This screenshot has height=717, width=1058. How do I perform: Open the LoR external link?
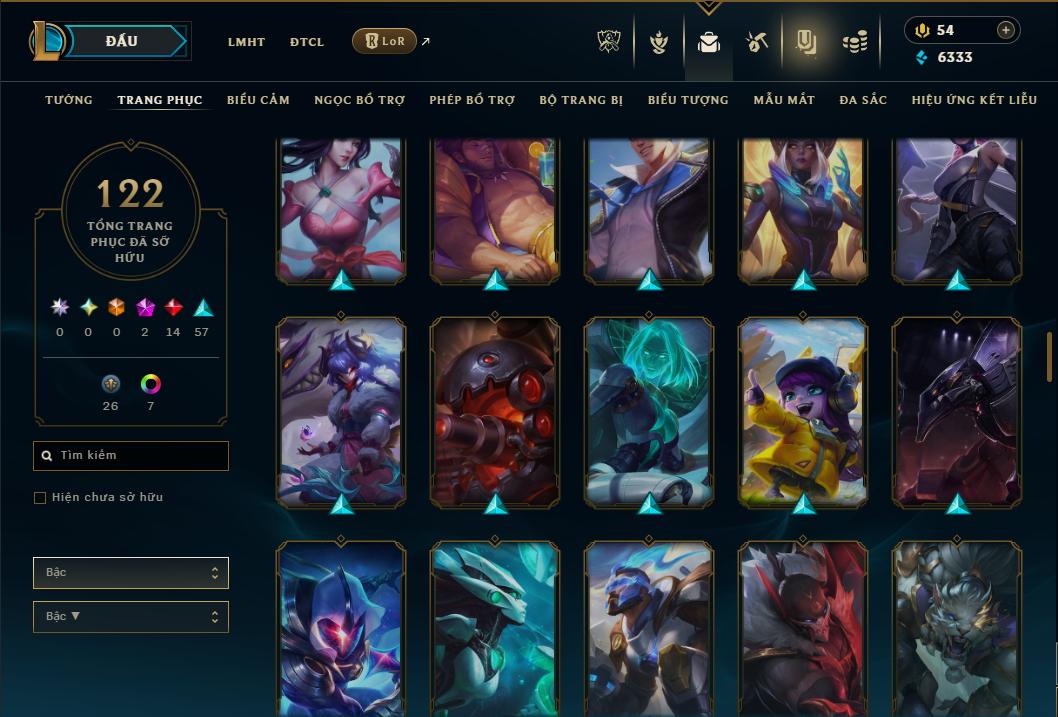point(385,41)
